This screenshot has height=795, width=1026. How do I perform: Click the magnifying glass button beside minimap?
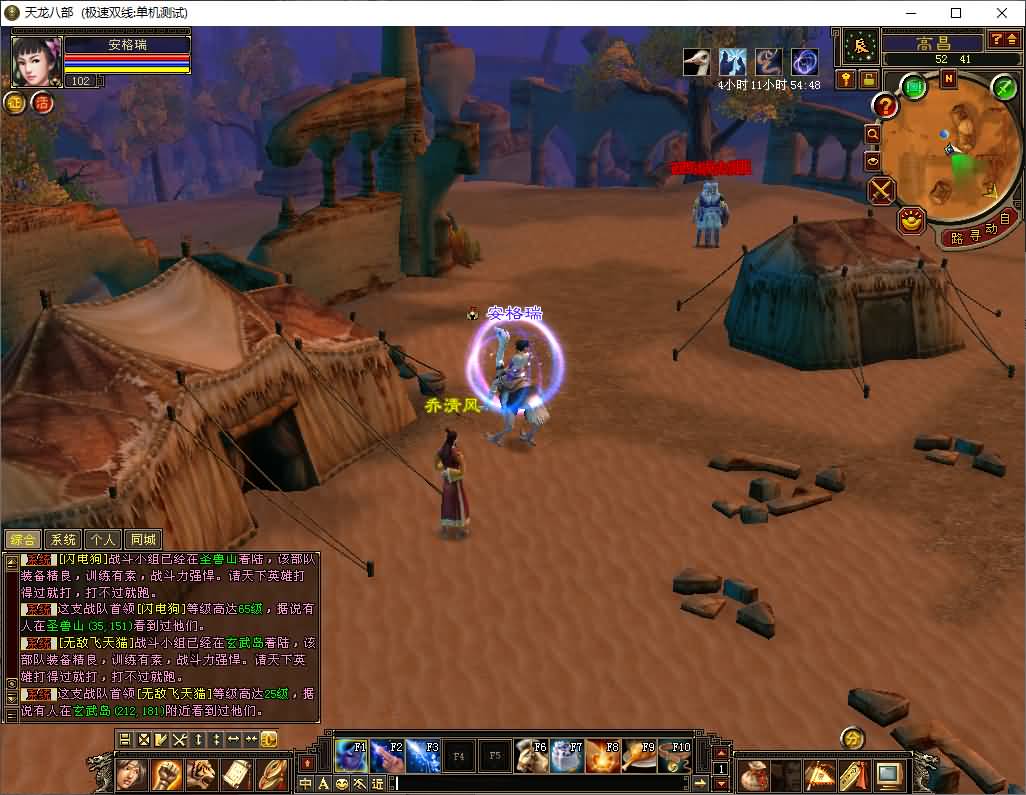pos(873,133)
